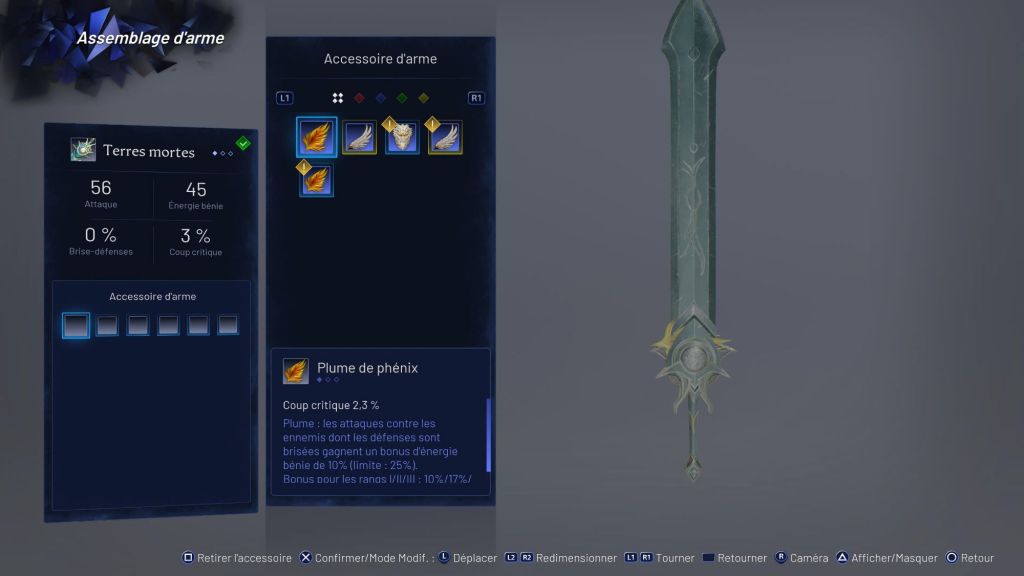Switch to the red diamond filter tab
1024x576 pixels.
click(359, 98)
